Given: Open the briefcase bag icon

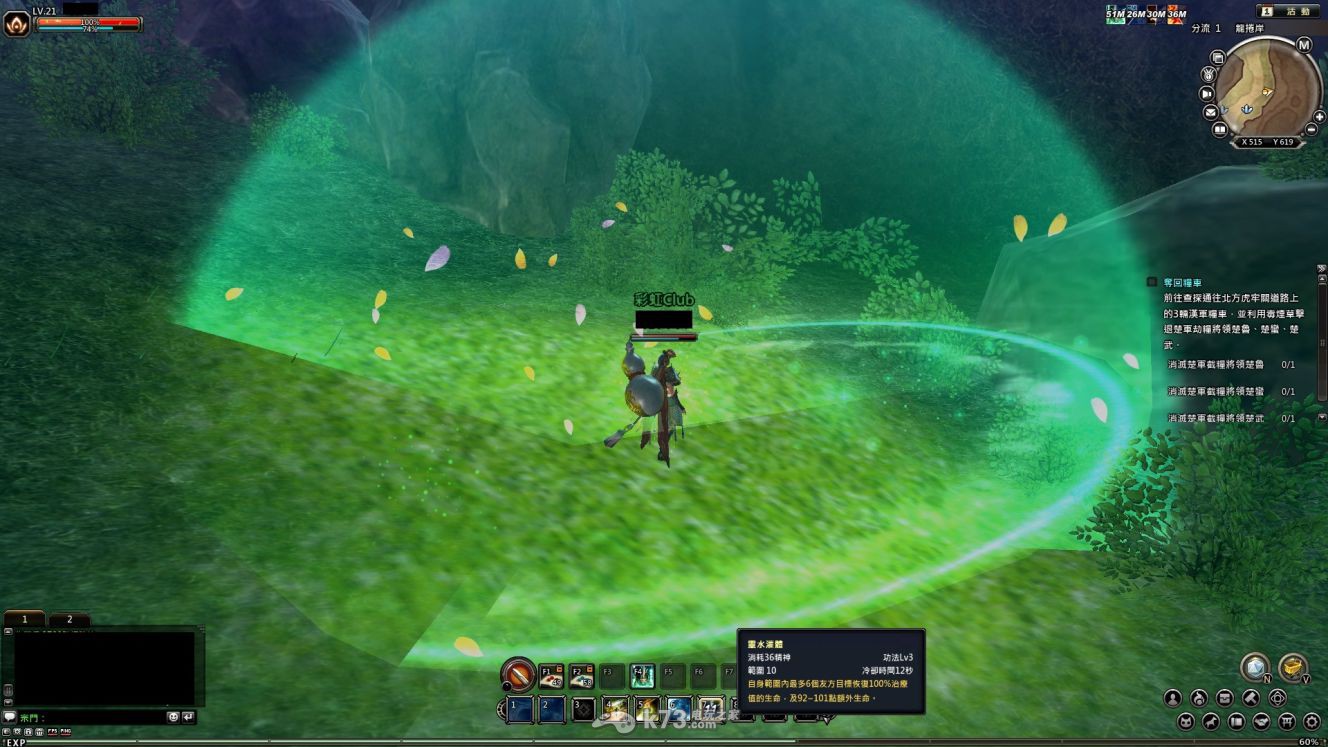Looking at the screenshot, I should (1225, 698).
